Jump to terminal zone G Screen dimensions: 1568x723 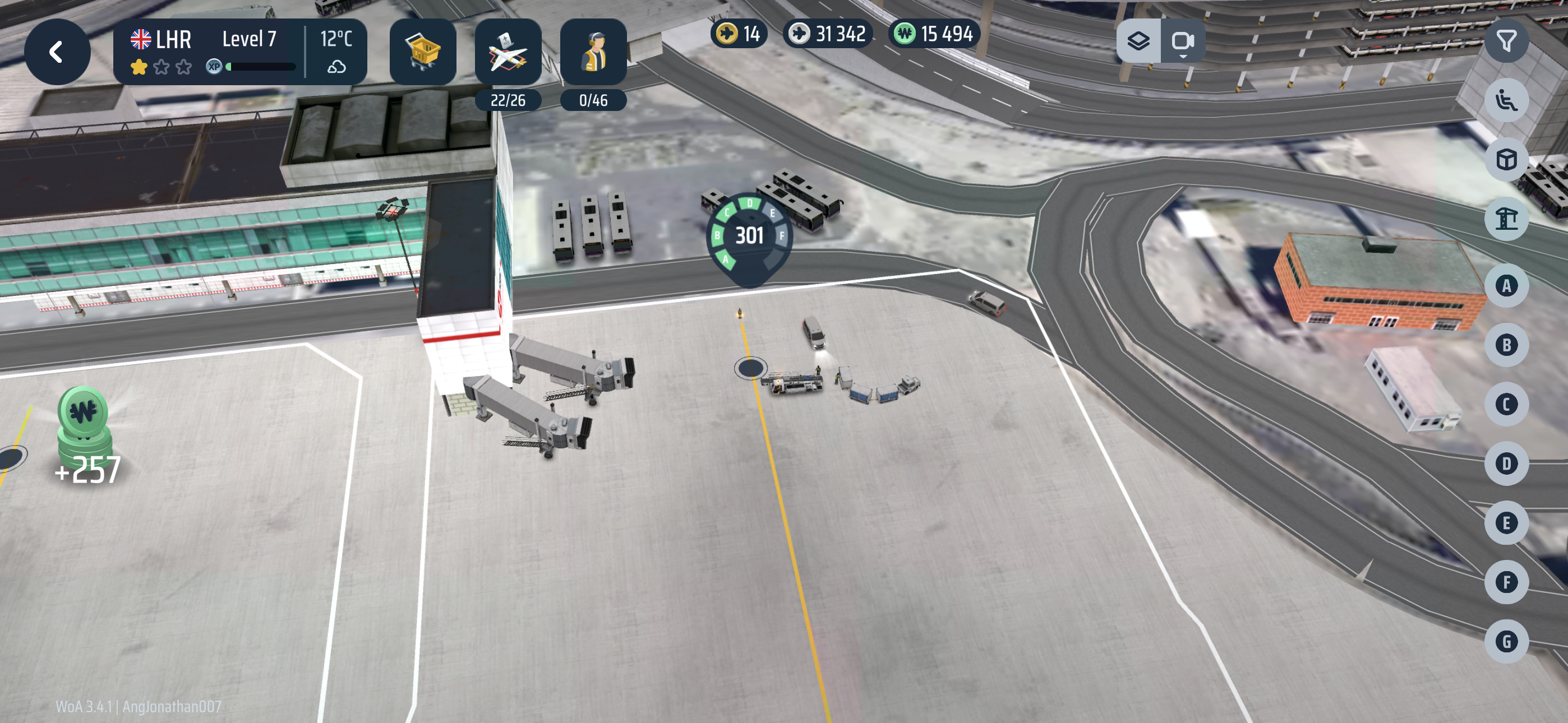tap(1506, 641)
